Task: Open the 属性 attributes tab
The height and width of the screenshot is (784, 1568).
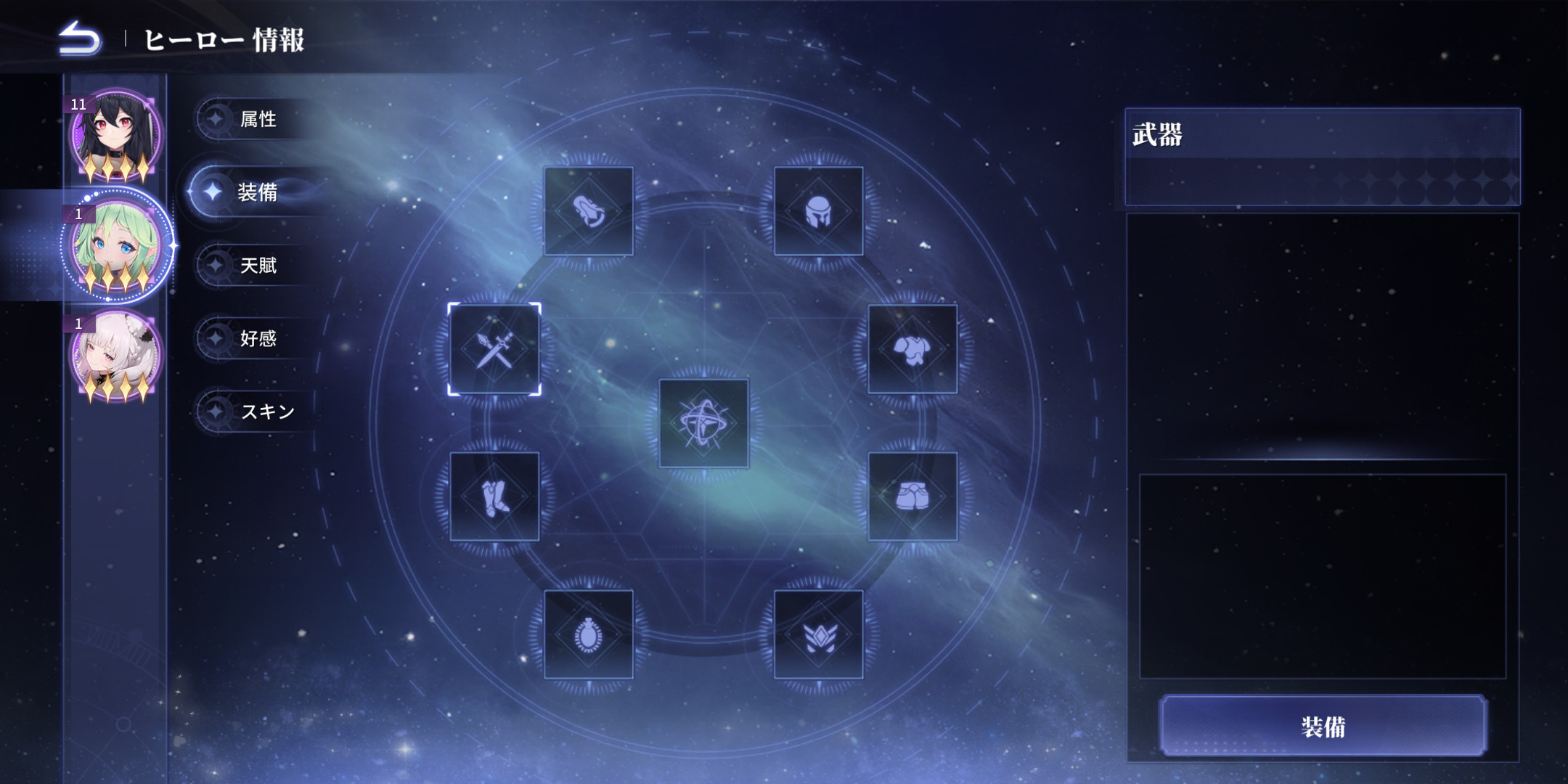Action: pyautogui.click(x=257, y=119)
